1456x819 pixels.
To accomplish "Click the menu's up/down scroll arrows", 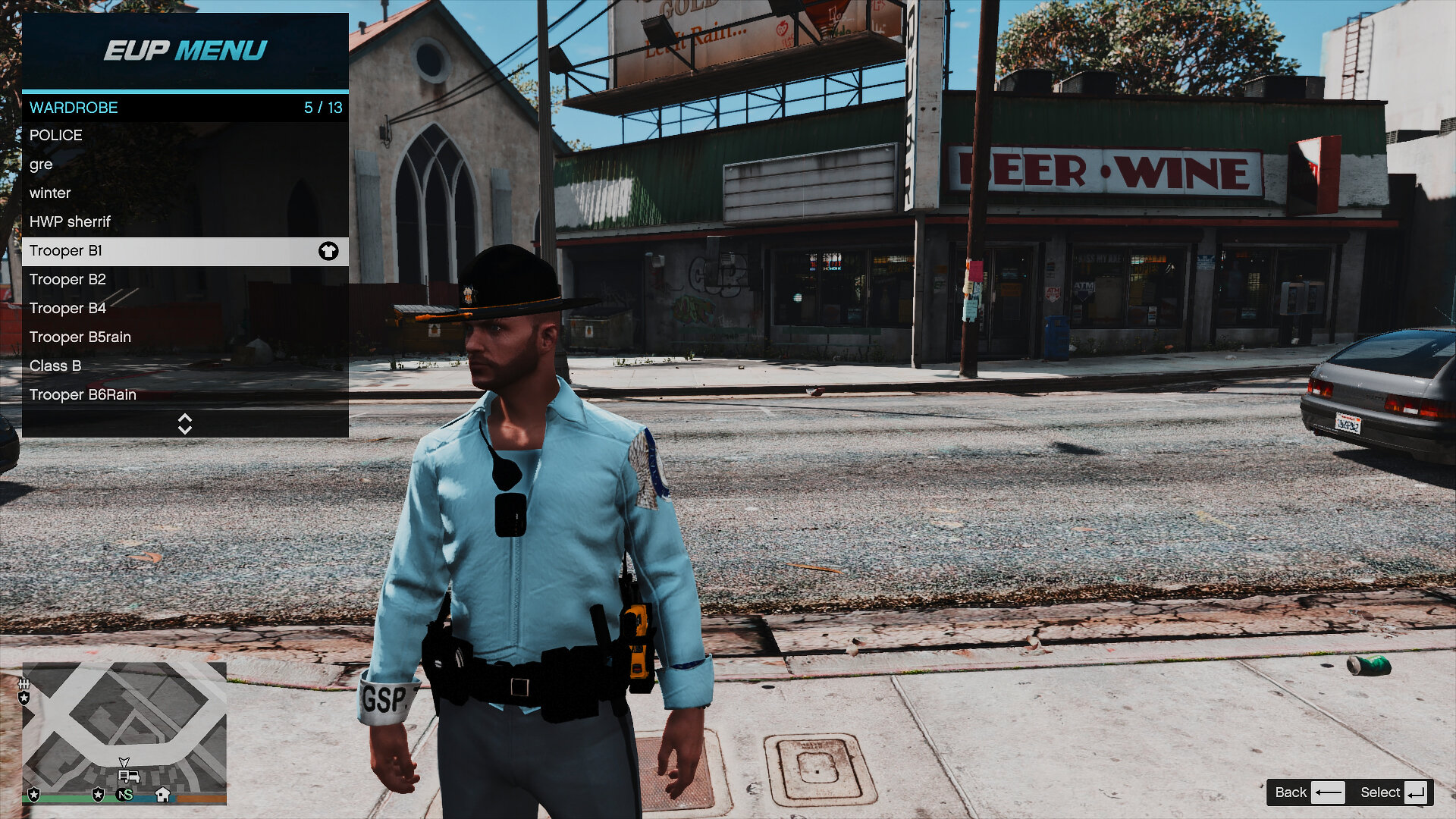I will click(185, 424).
